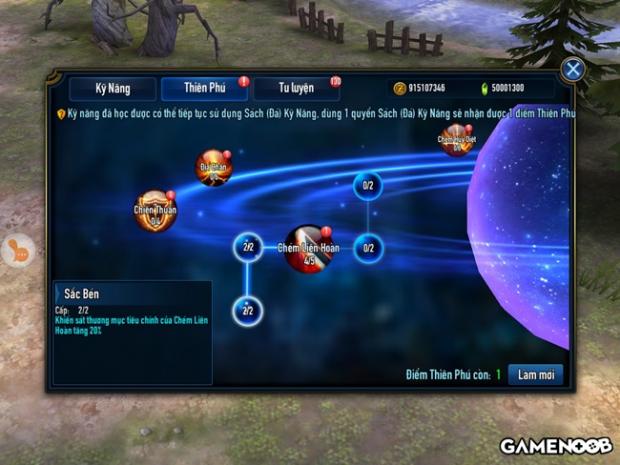Choose the Chiến Thuẫn shield skill

click(155, 211)
